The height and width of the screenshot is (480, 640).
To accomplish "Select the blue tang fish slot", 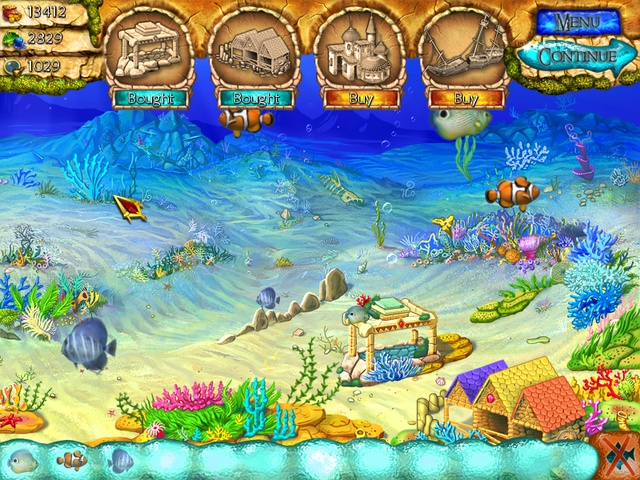I will [x=121, y=461].
